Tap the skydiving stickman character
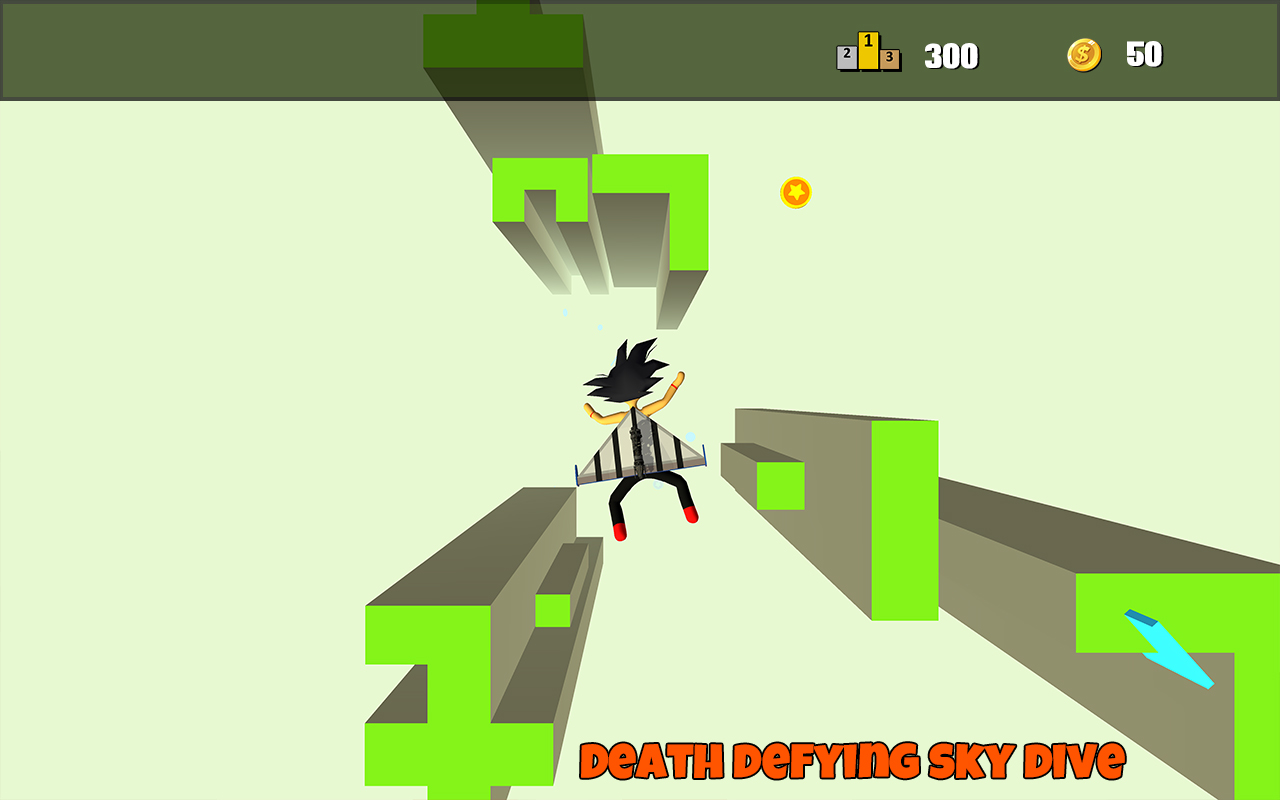Screen dimensions: 1280x800 638,440
